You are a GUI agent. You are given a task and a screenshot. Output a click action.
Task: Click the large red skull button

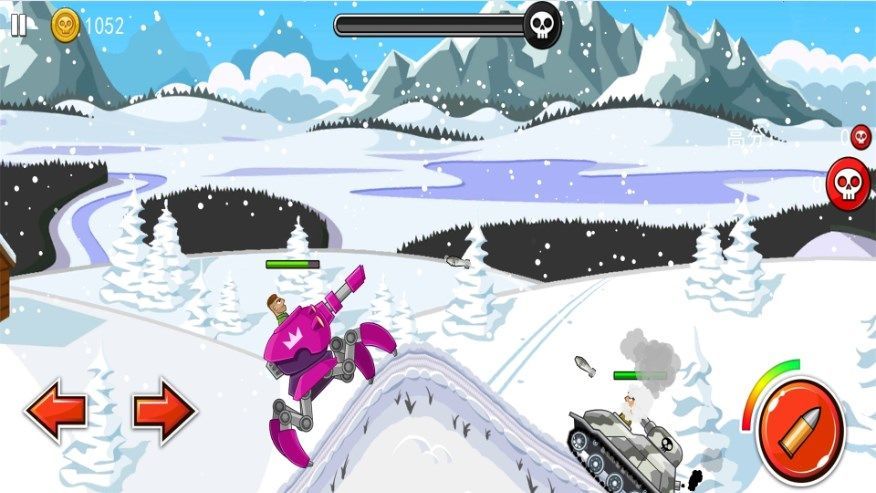848,184
